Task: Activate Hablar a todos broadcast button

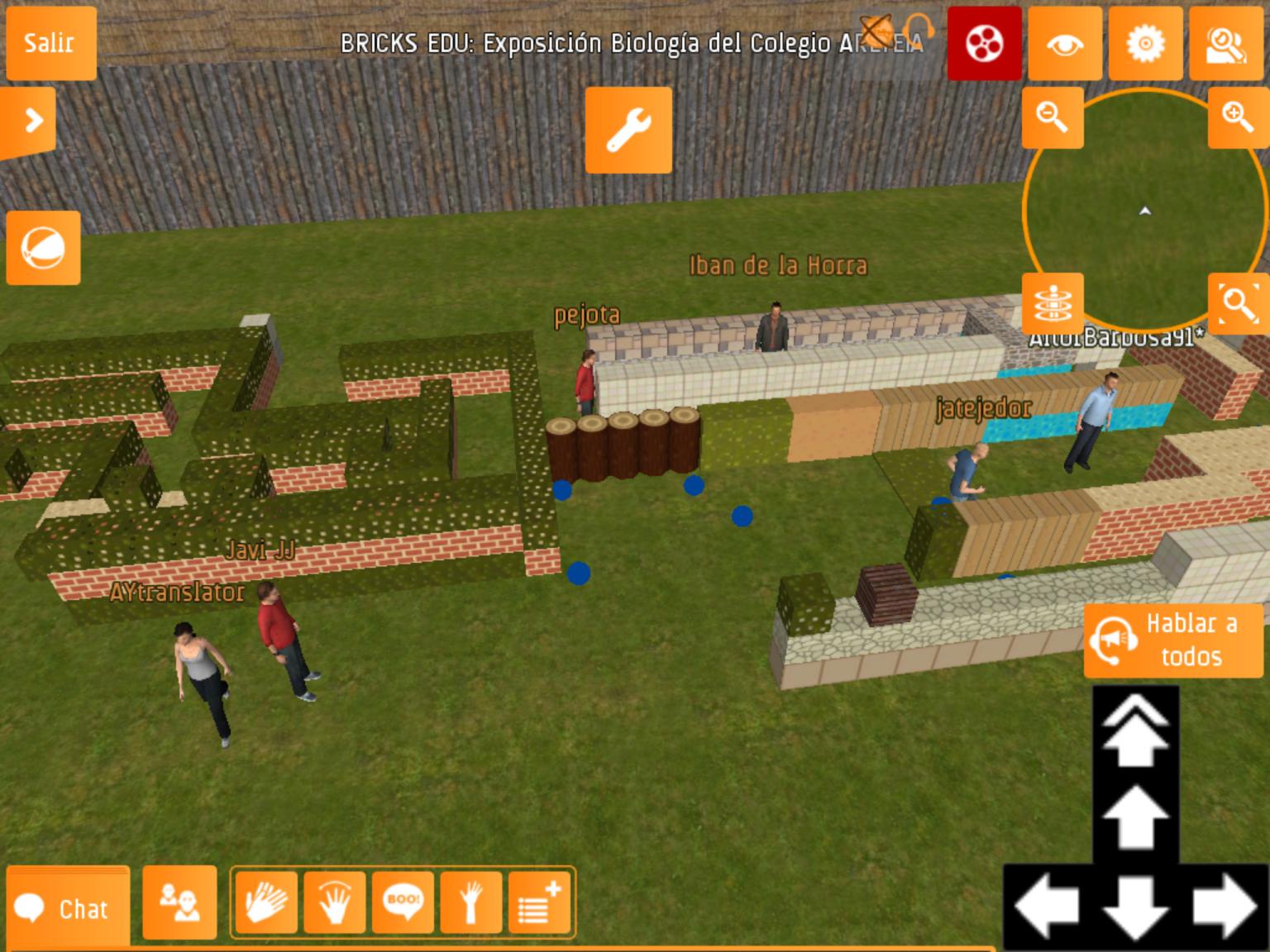Action: pos(1174,640)
